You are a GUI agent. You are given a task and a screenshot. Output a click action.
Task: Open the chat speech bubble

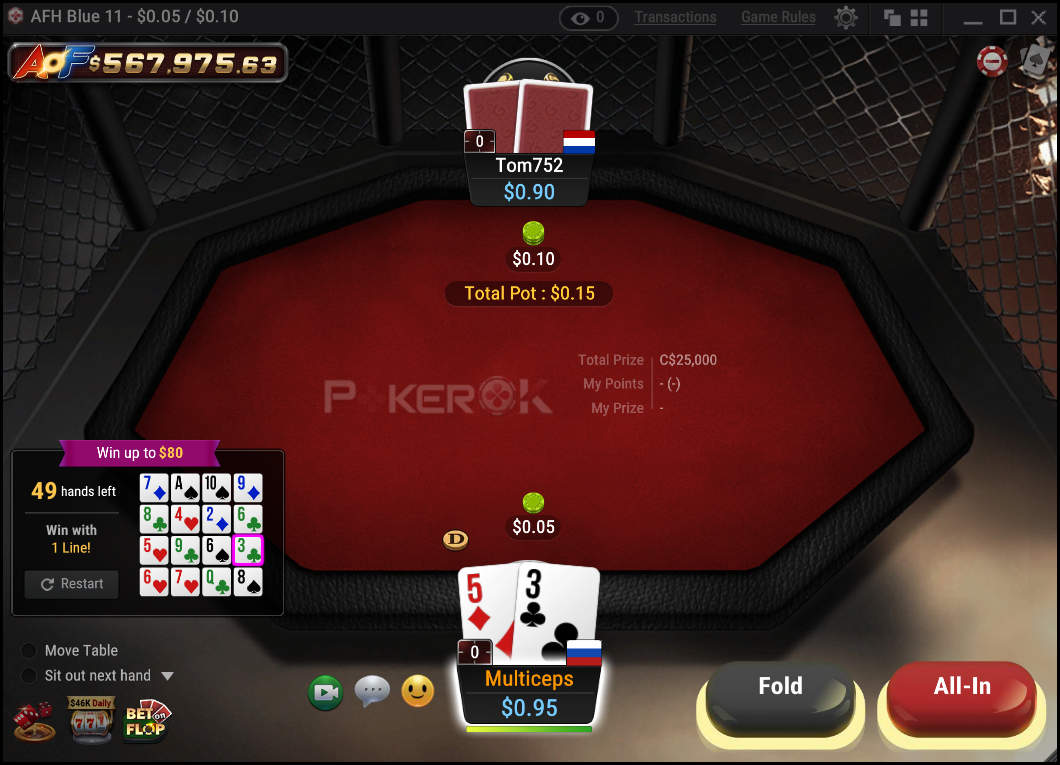pos(372,691)
